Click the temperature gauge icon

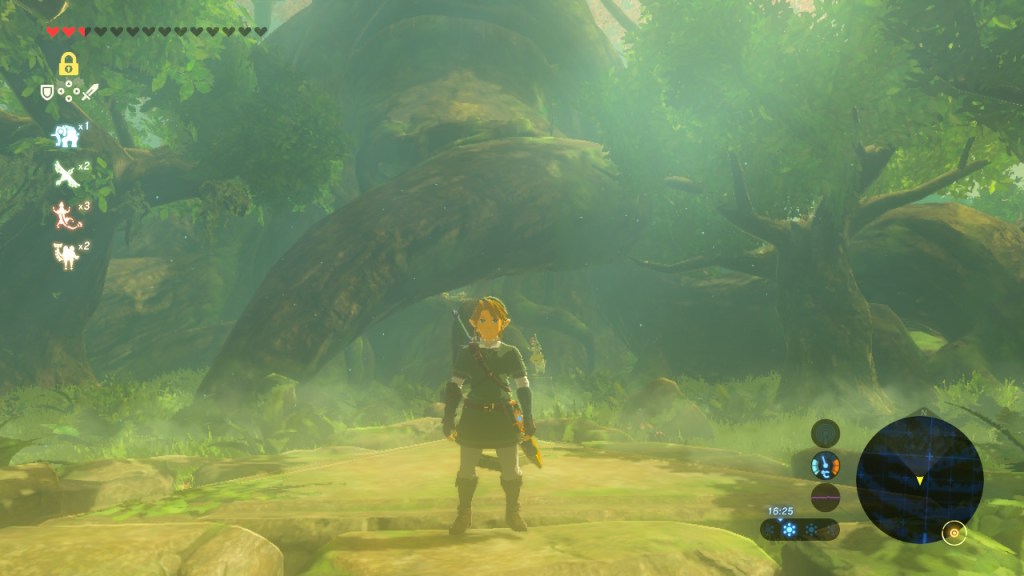(x=825, y=465)
